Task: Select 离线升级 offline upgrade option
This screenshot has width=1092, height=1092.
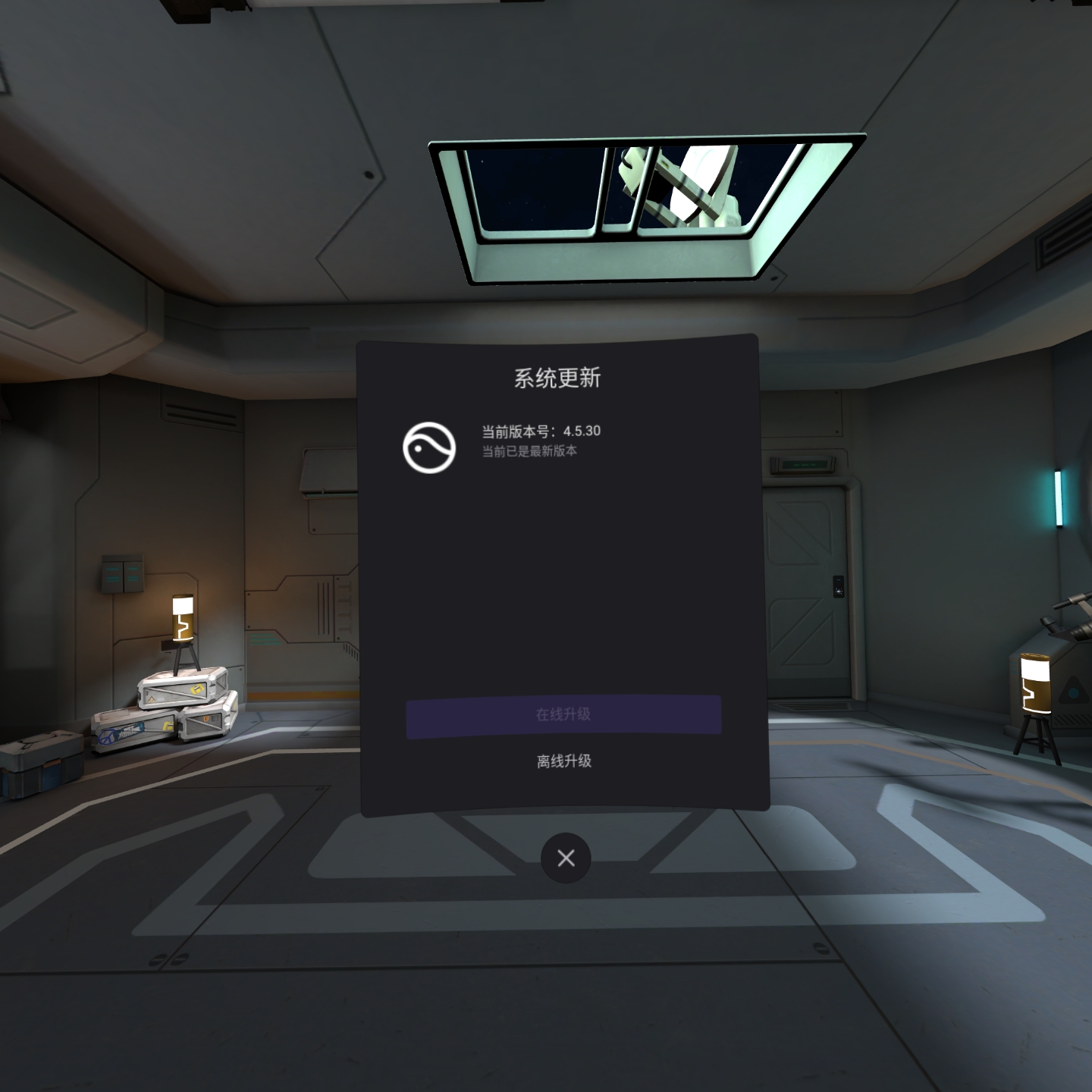Action: (564, 761)
